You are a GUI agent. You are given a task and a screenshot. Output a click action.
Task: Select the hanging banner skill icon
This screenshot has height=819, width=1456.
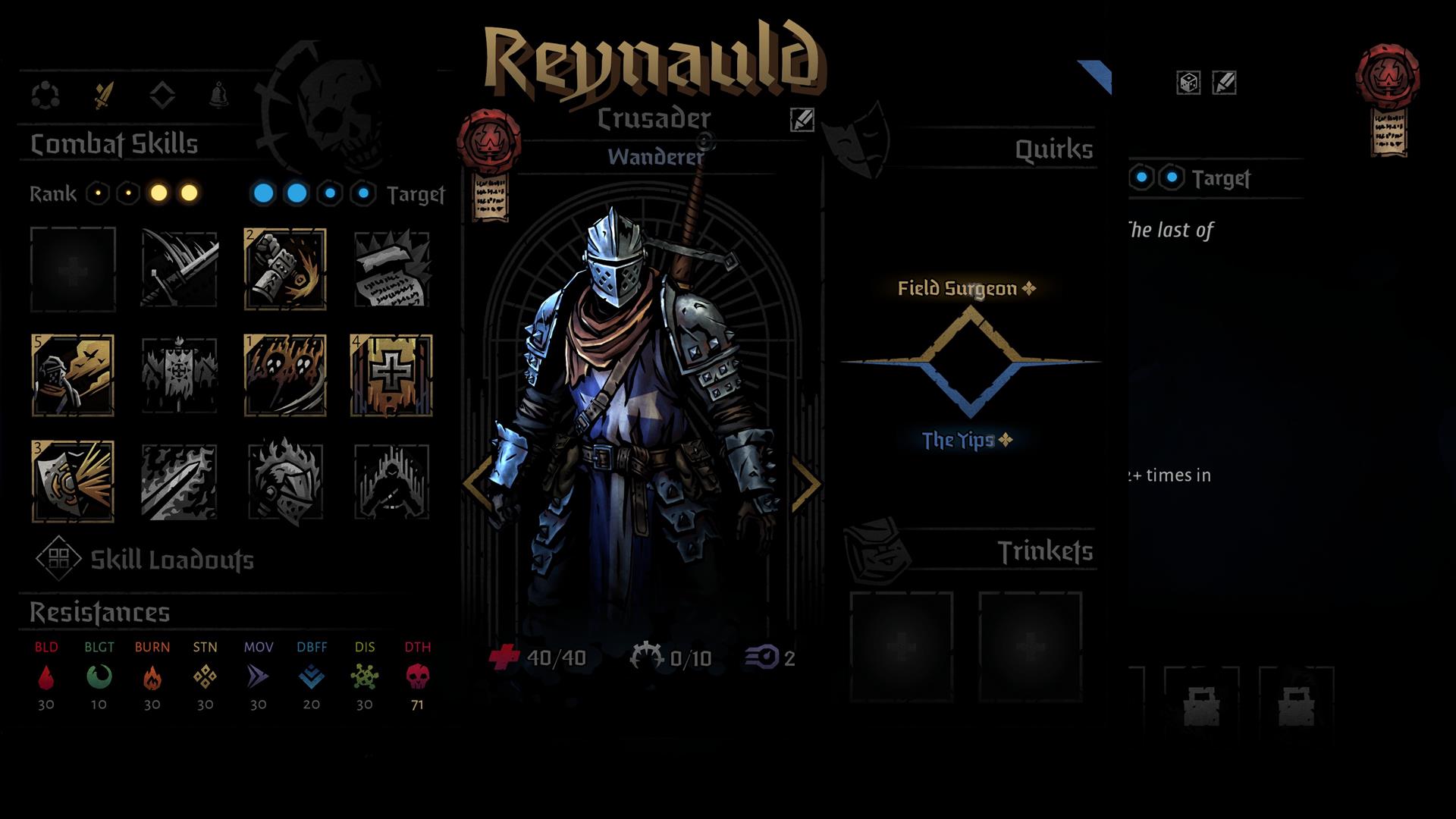[179, 375]
